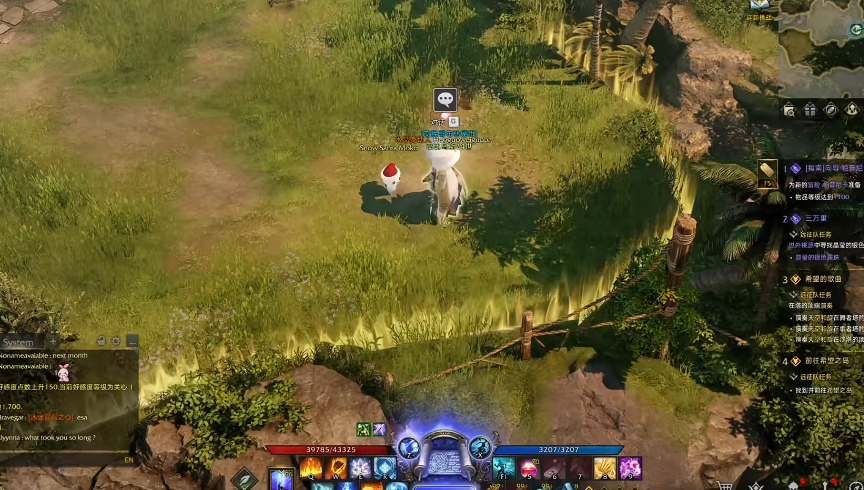Open the compass icon under minimap
The width and height of the screenshot is (864, 490).
click(831, 109)
